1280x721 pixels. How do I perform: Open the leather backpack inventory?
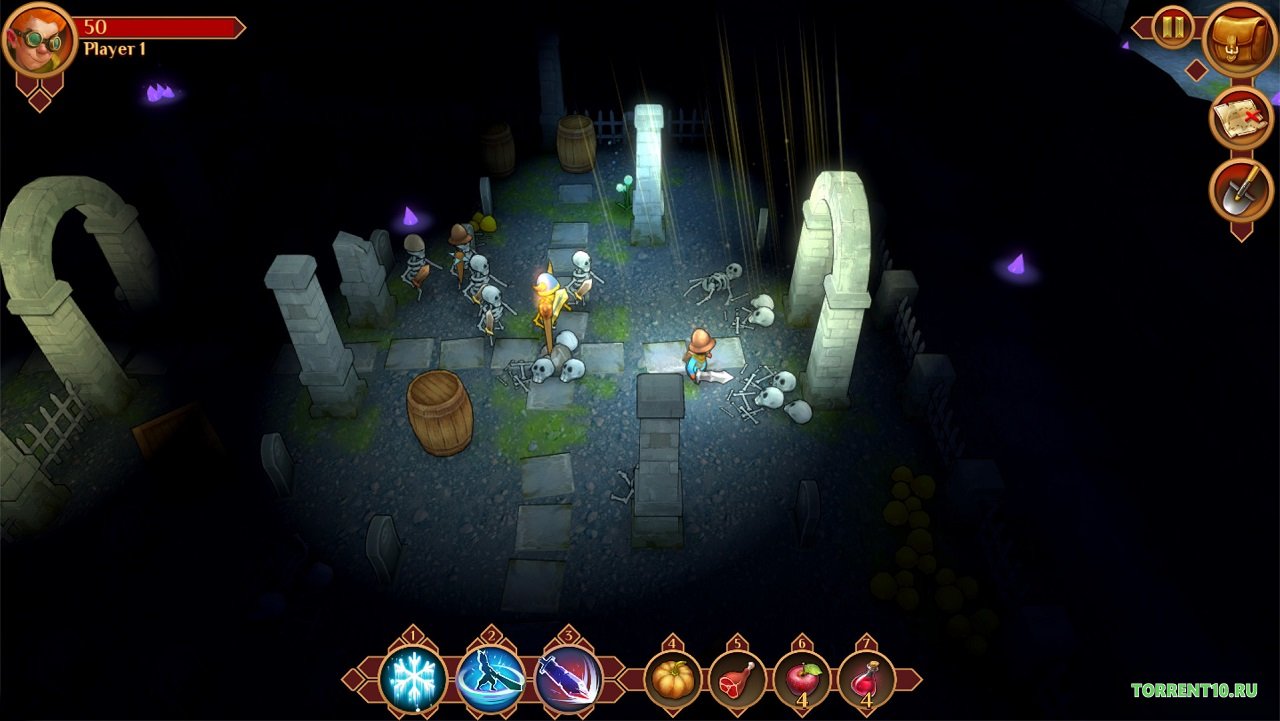coord(1240,39)
